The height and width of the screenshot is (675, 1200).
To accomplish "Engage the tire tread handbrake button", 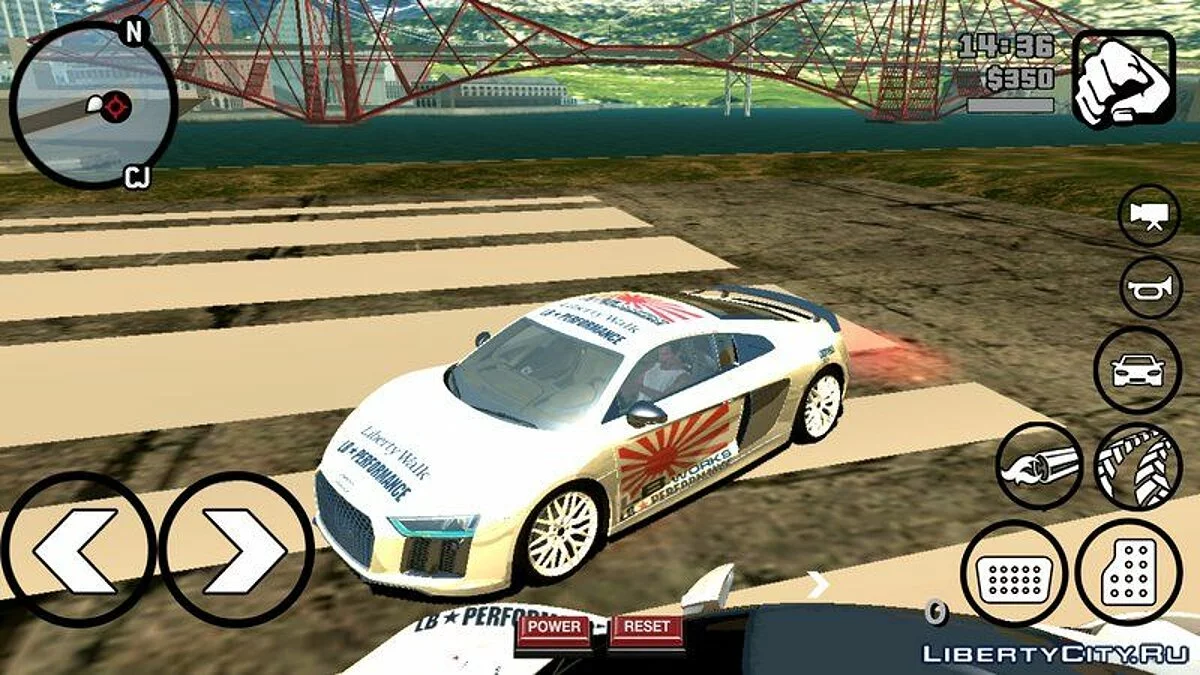I will tap(1138, 466).
